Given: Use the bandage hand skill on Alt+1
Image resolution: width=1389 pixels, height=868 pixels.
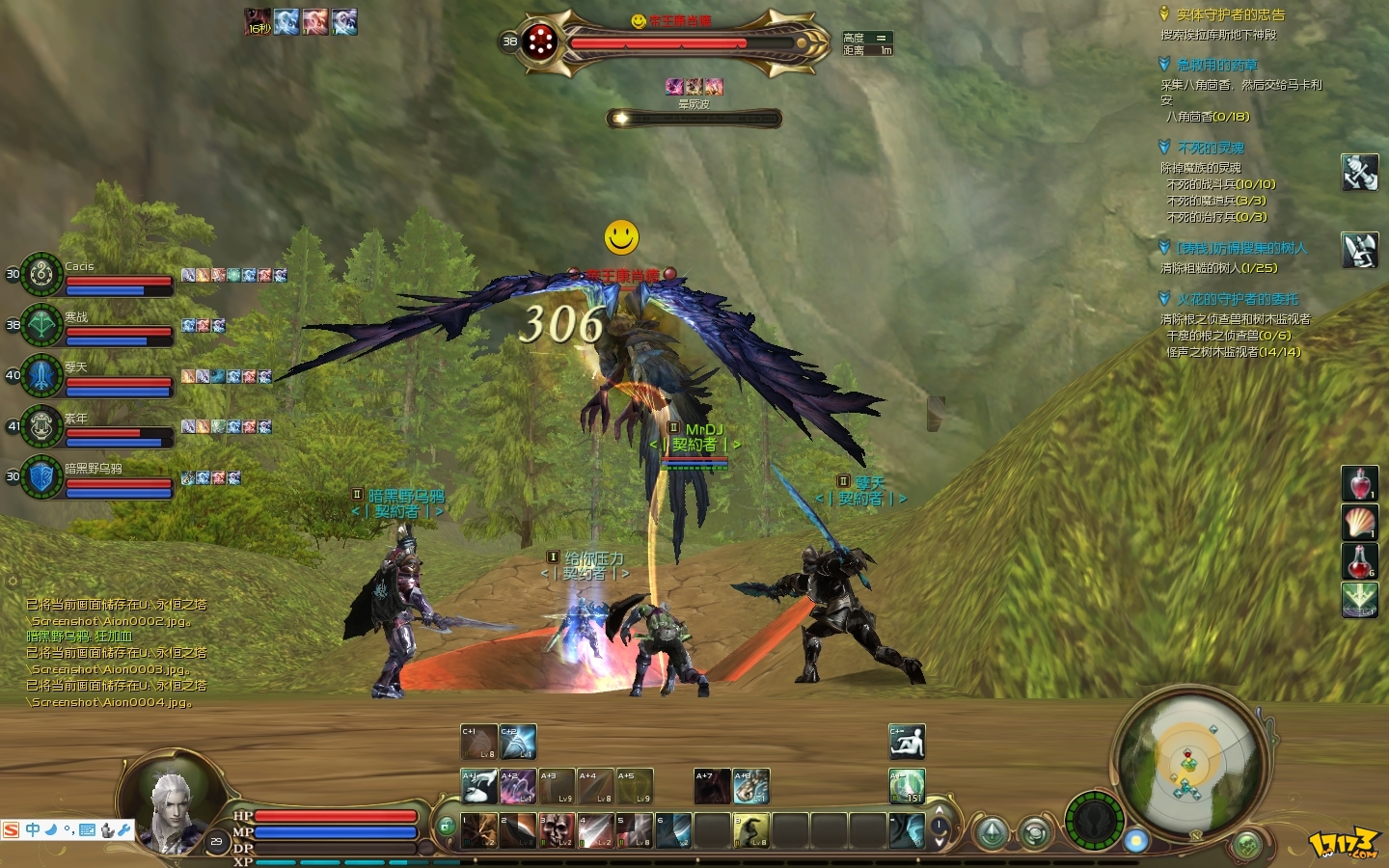Looking at the screenshot, I should coord(478,786).
